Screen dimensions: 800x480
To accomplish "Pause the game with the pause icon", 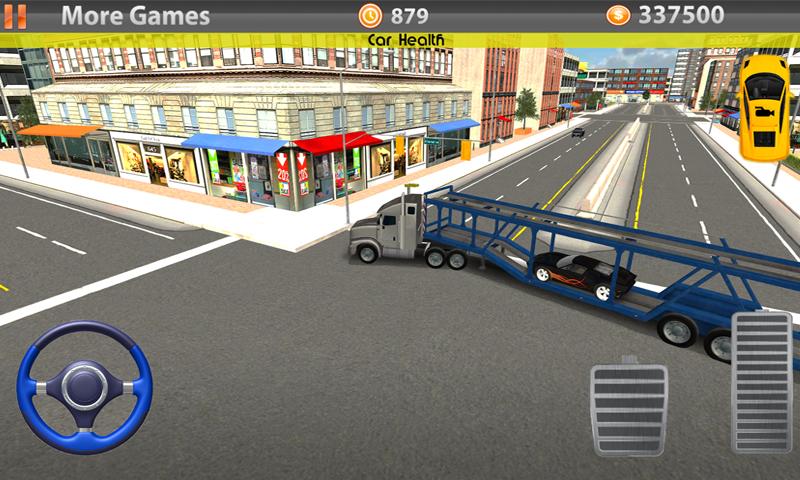I will tap(17, 16).
